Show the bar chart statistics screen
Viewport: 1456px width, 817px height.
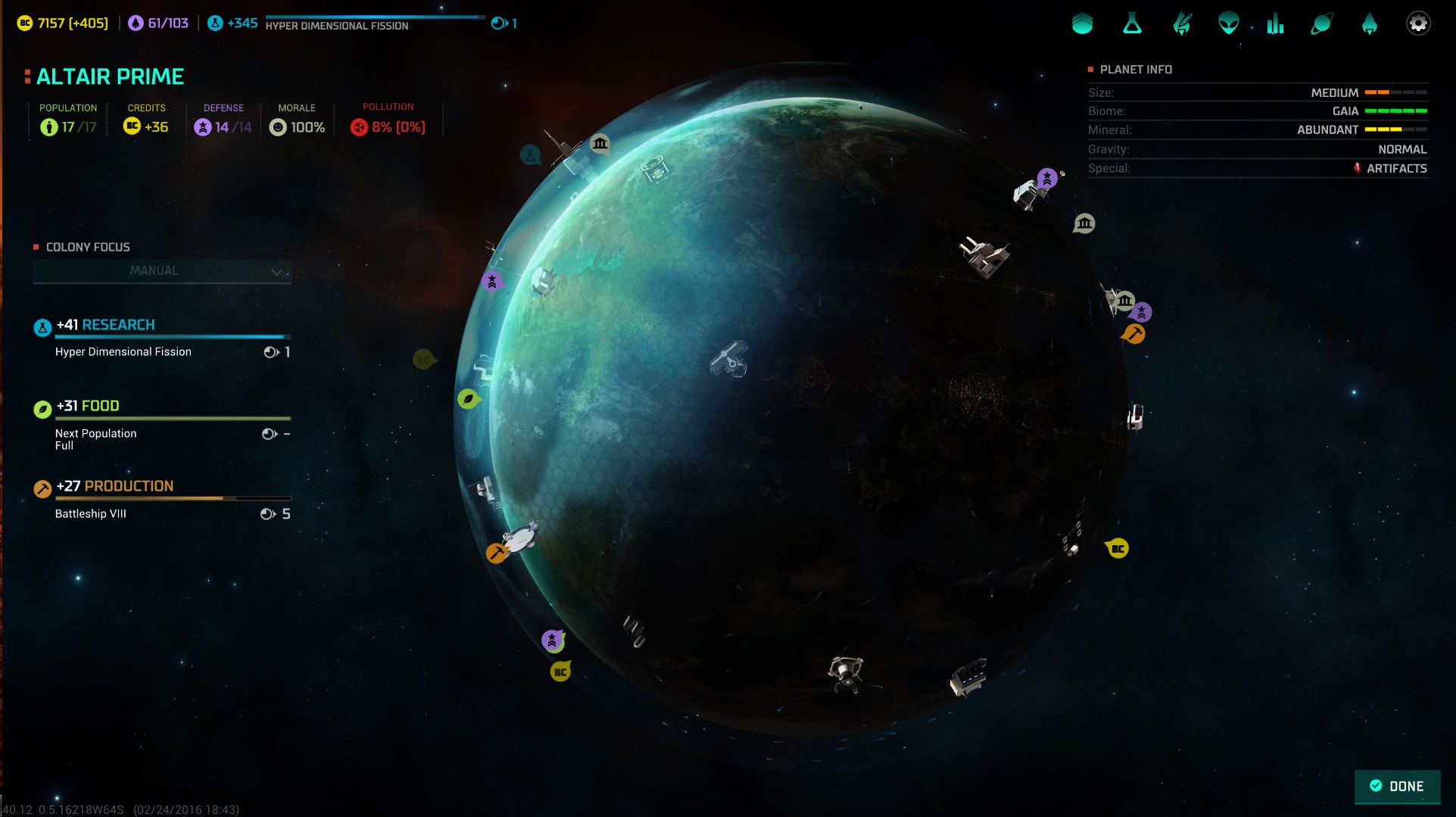pos(1275,24)
